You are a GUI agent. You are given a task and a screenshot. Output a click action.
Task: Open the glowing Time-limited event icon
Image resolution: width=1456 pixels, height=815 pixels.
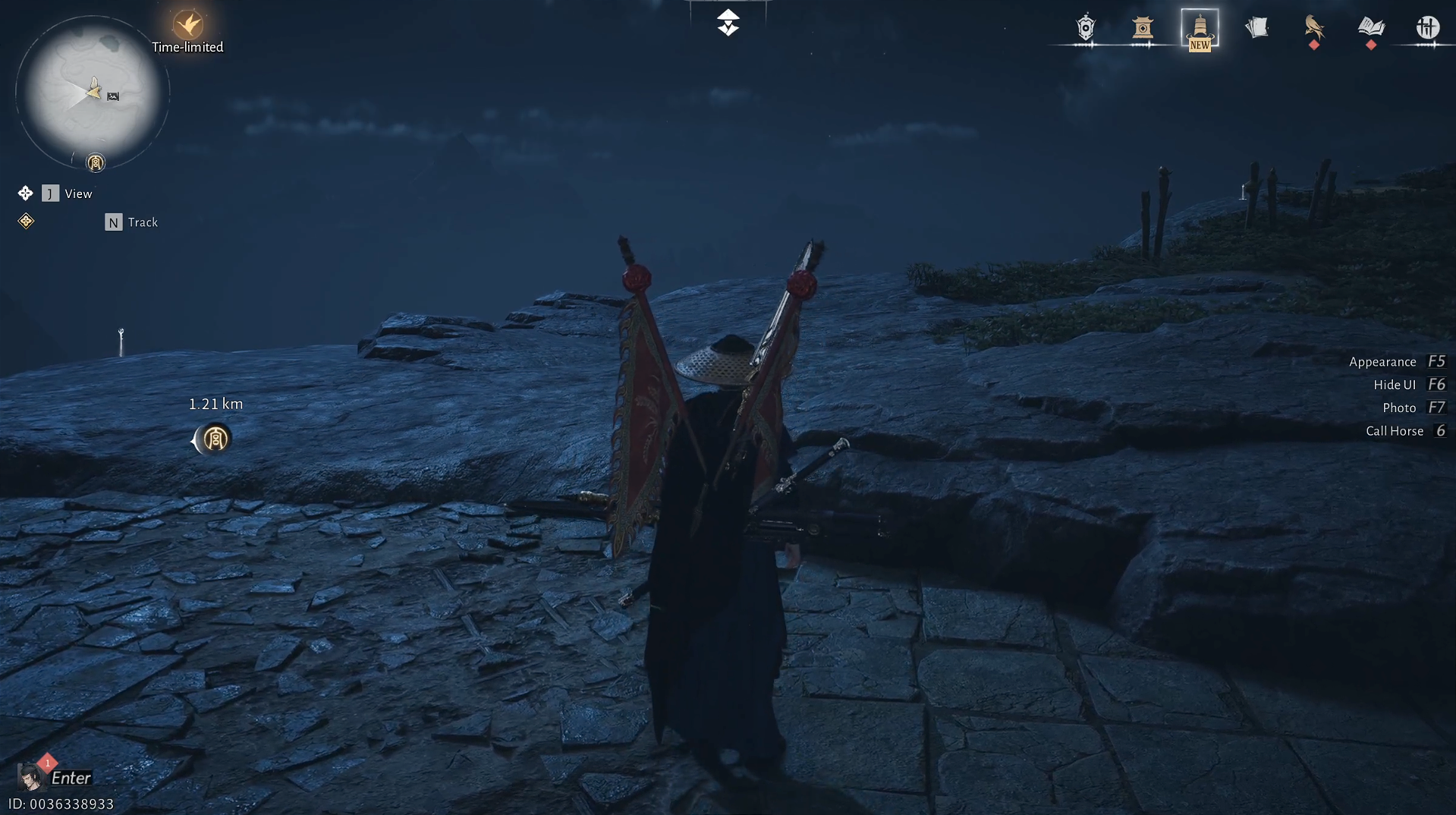tap(187, 24)
